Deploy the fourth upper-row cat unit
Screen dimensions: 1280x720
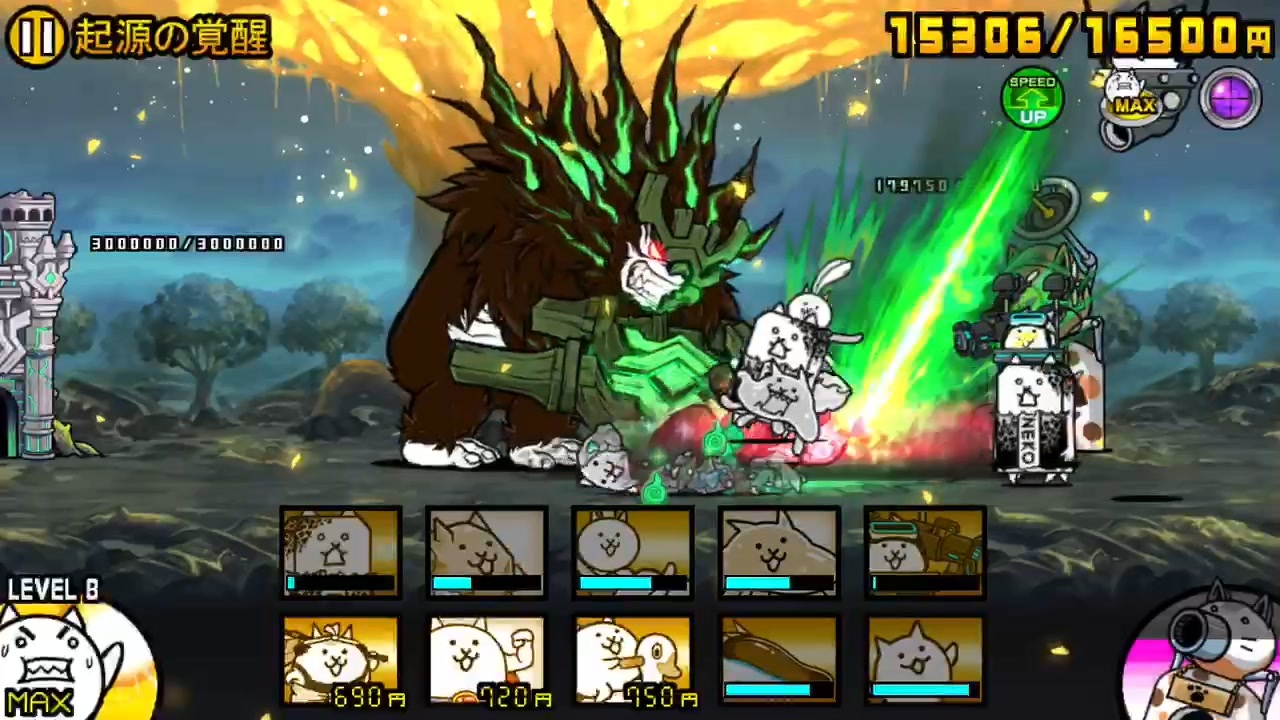pos(779,553)
